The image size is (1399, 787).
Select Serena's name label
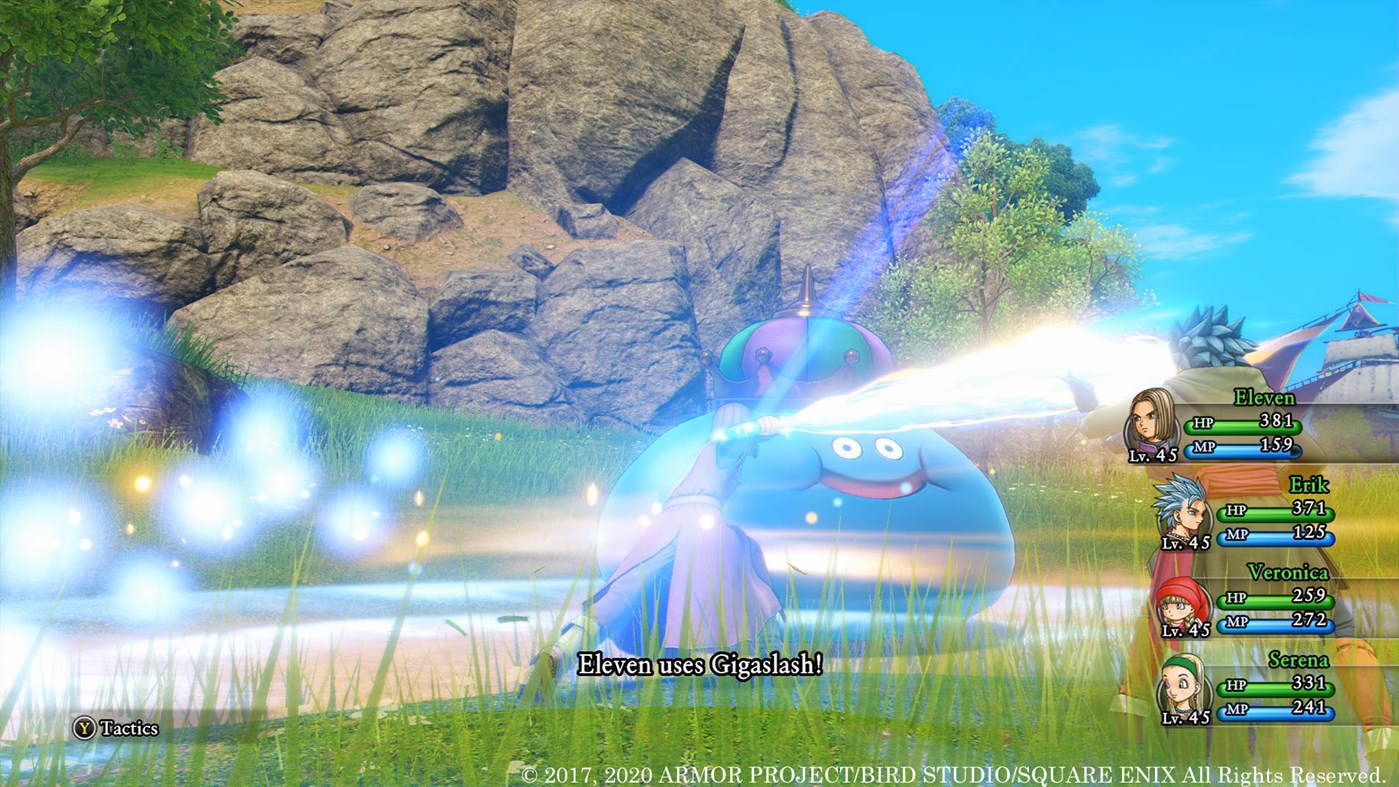(x=1300, y=660)
